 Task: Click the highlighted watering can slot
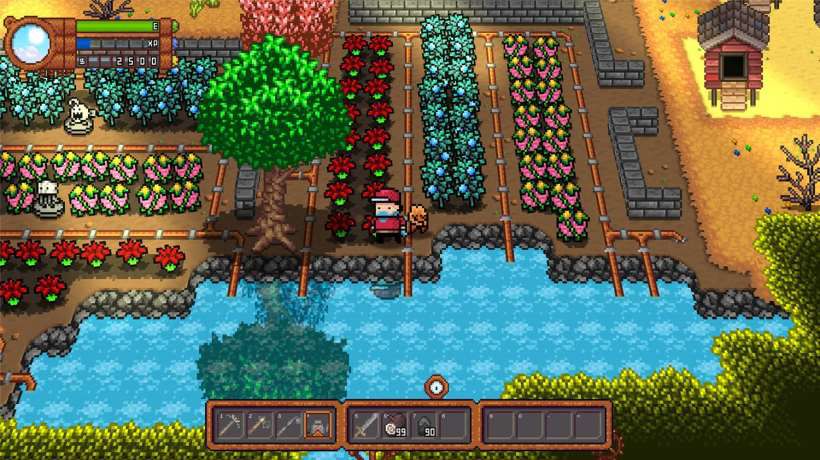[x=317, y=426]
